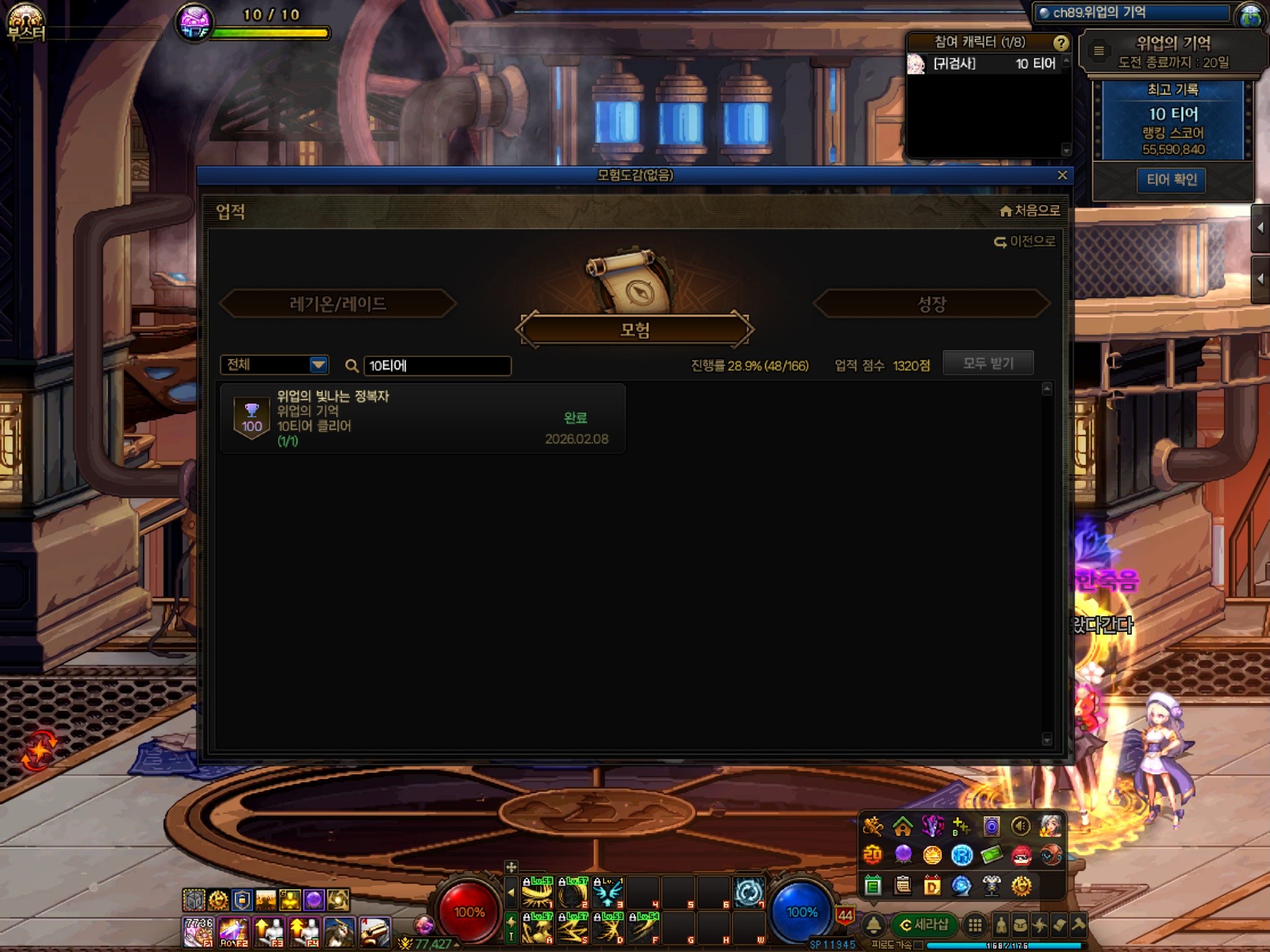Go back with the 이전으로 button
The height and width of the screenshot is (952, 1270).
click(1024, 242)
